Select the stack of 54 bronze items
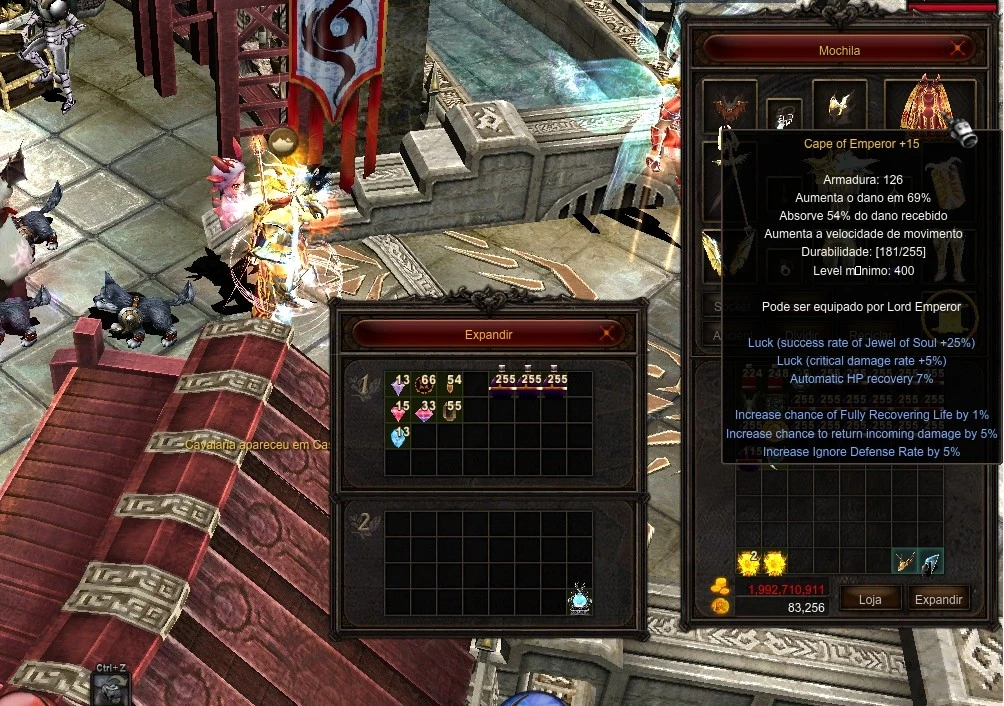Image resolution: width=1004 pixels, height=706 pixels. coord(451,386)
